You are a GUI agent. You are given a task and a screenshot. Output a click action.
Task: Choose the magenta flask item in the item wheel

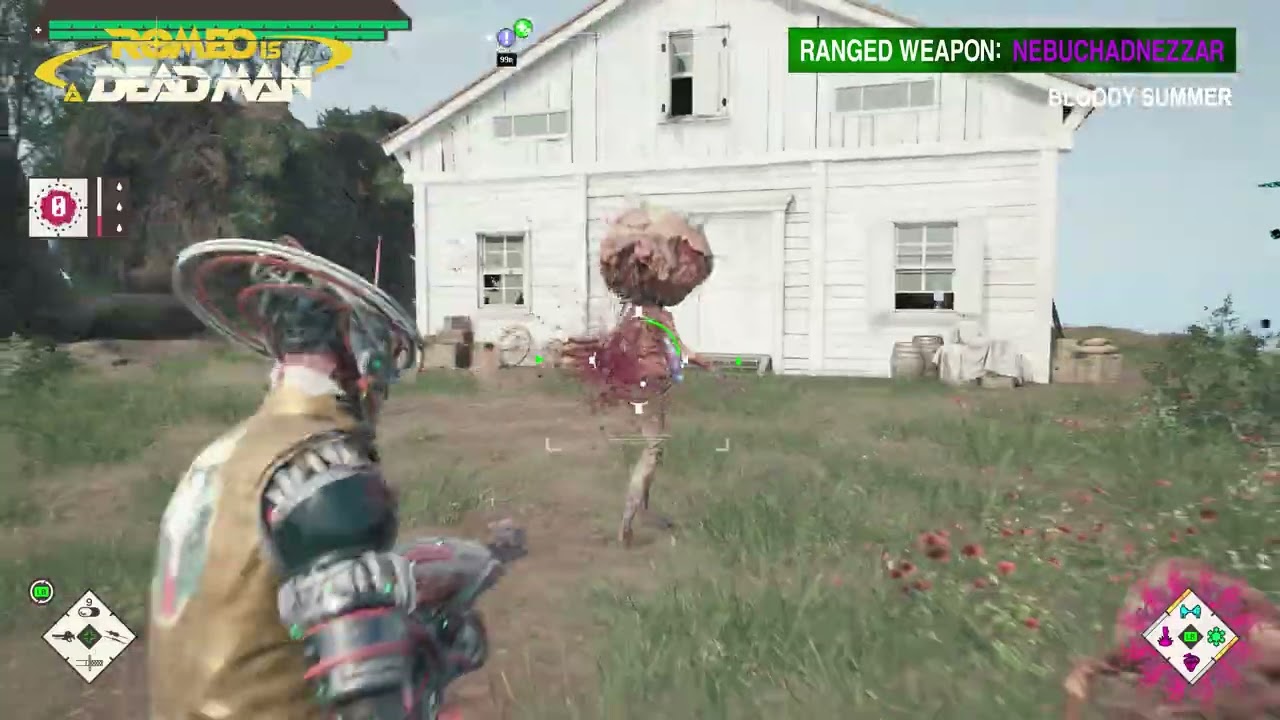pyautogui.click(x=1165, y=636)
